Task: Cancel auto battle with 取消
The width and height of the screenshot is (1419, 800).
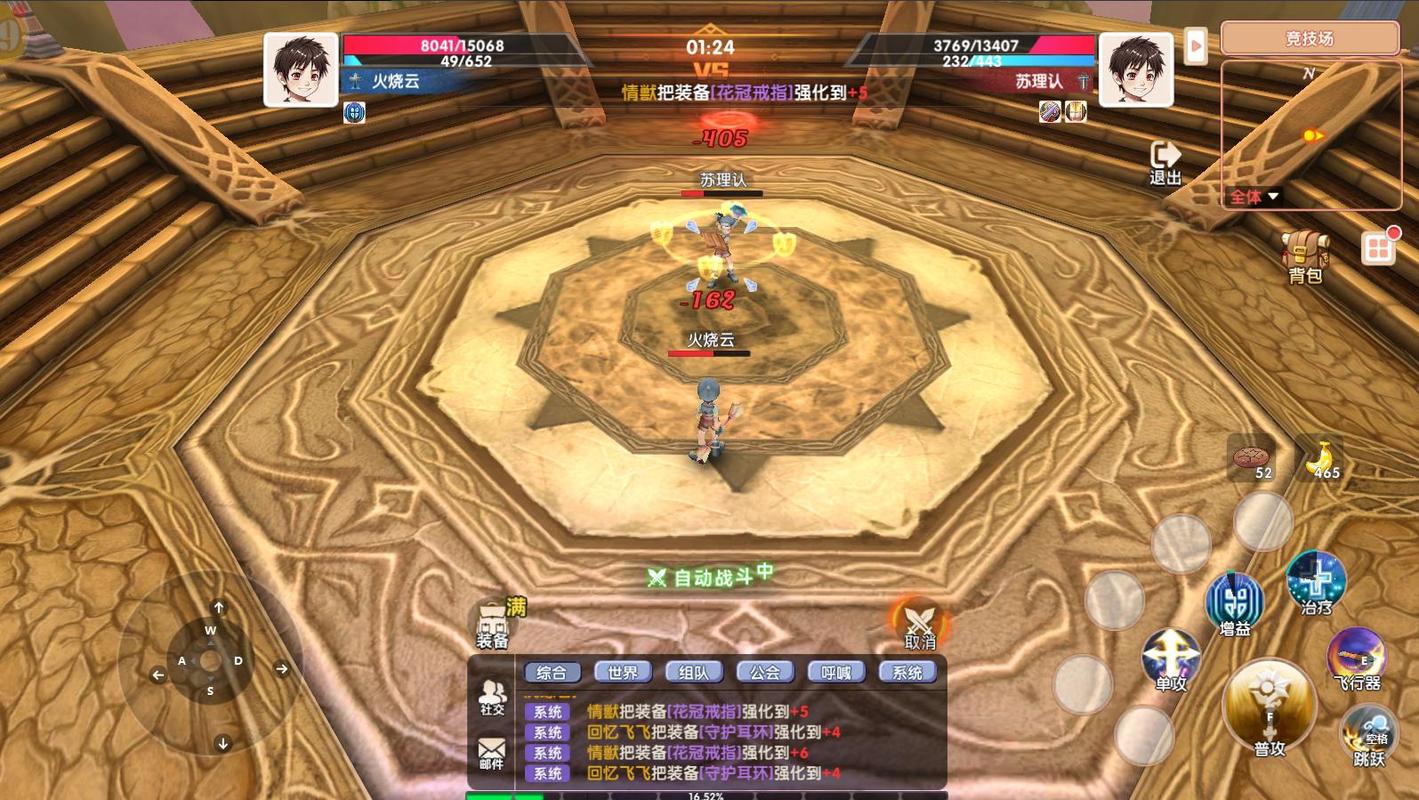Action: coord(918,625)
